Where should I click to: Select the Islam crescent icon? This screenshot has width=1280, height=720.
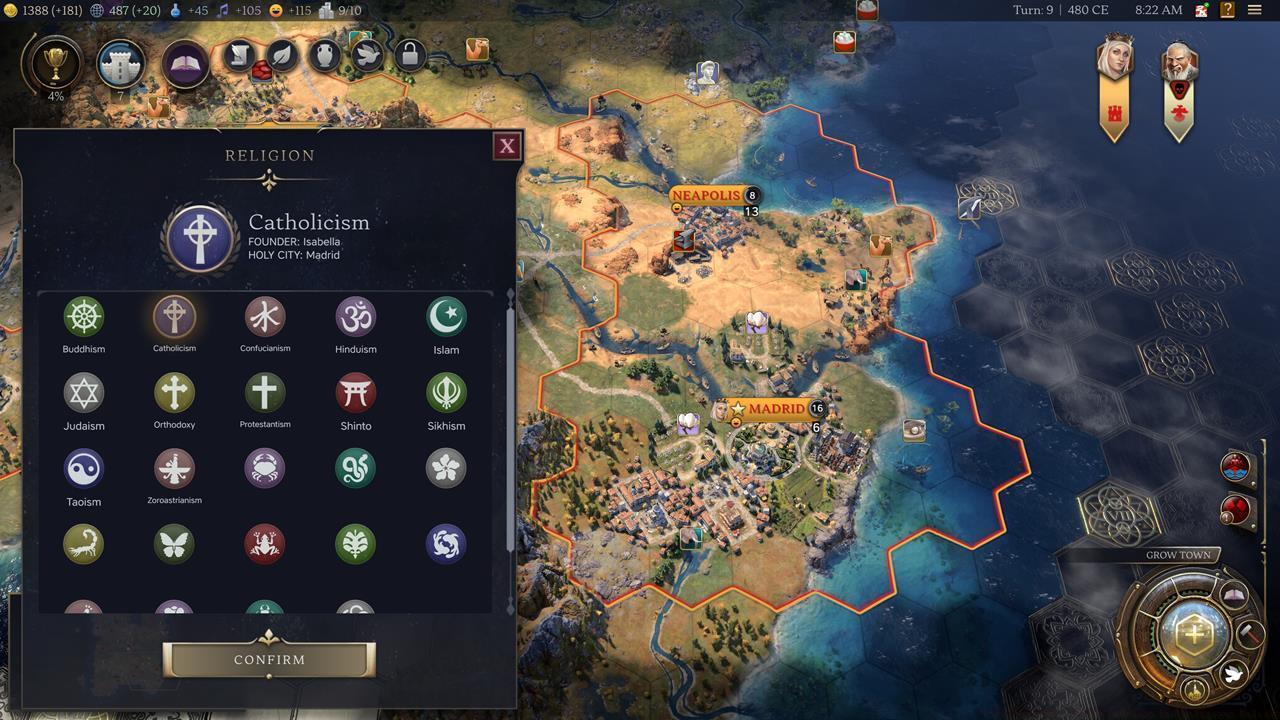(446, 317)
